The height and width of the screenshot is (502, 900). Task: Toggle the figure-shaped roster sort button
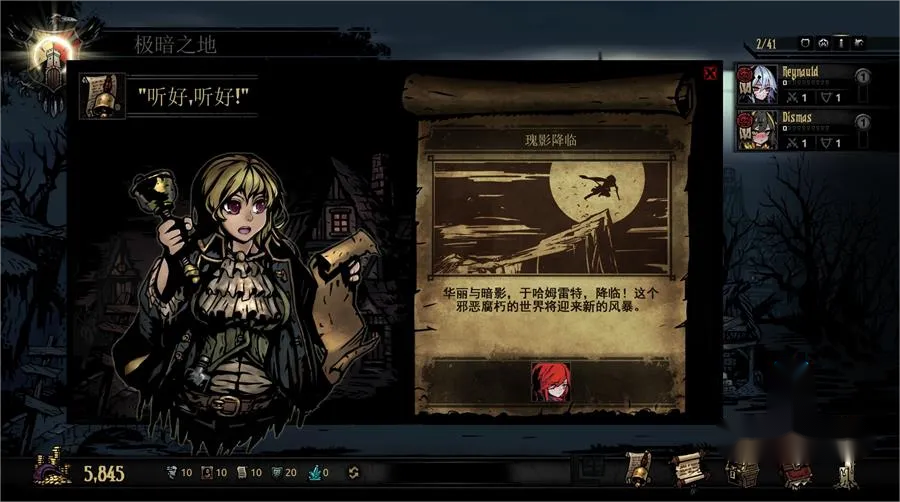(x=841, y=43)
